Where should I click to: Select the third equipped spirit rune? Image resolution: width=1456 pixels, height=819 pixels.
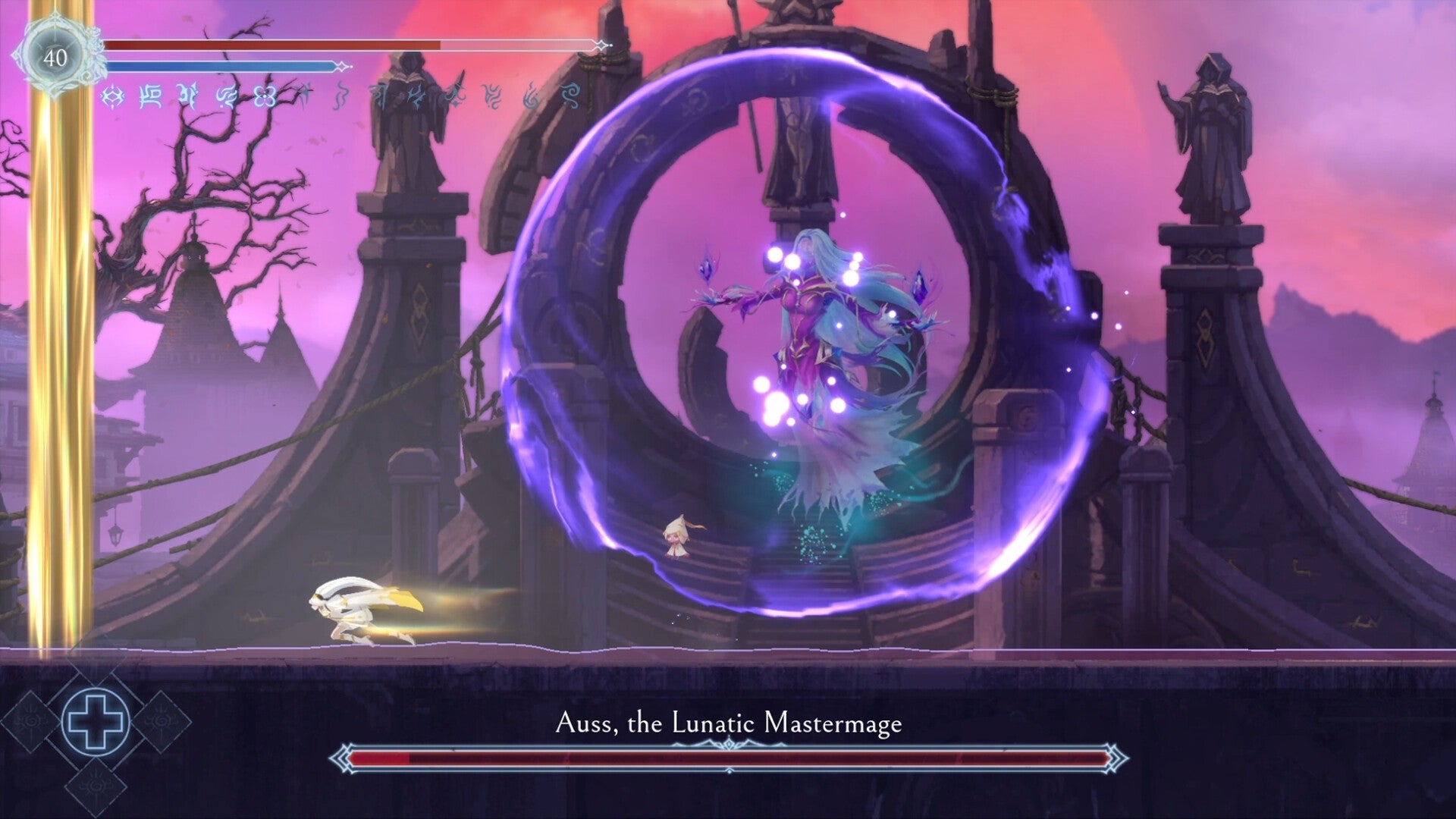187,96
